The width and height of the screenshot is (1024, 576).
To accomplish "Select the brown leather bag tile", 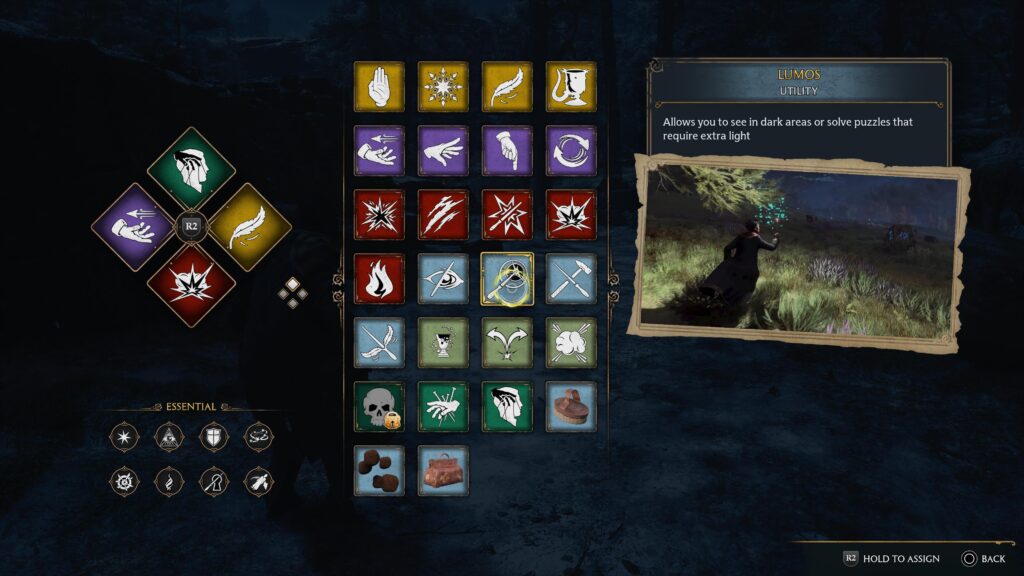I will 443,470.
